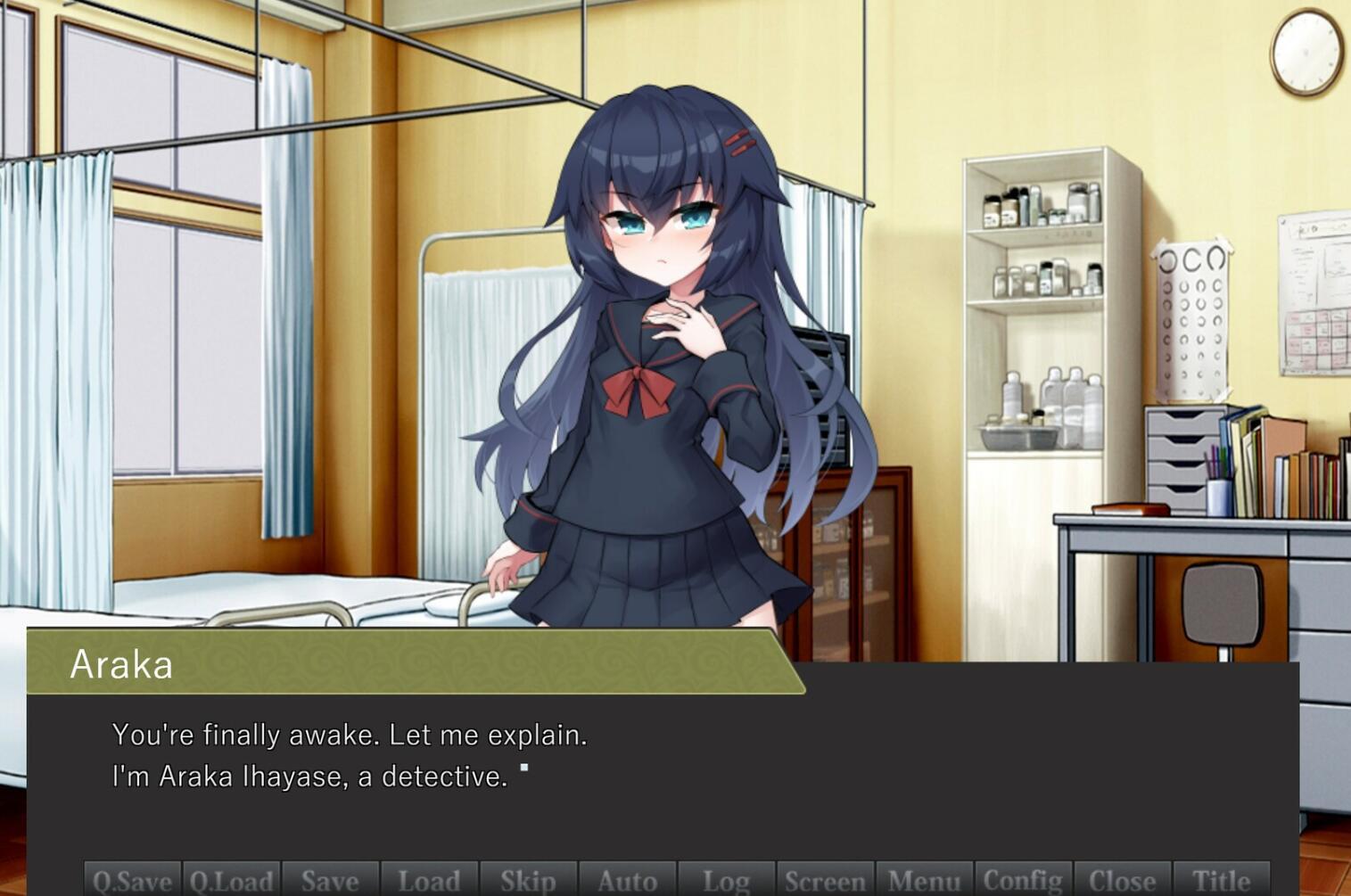This screenshot has height=896, width=1351.
Task: Open the Load screen
Action: pos(430,881)
